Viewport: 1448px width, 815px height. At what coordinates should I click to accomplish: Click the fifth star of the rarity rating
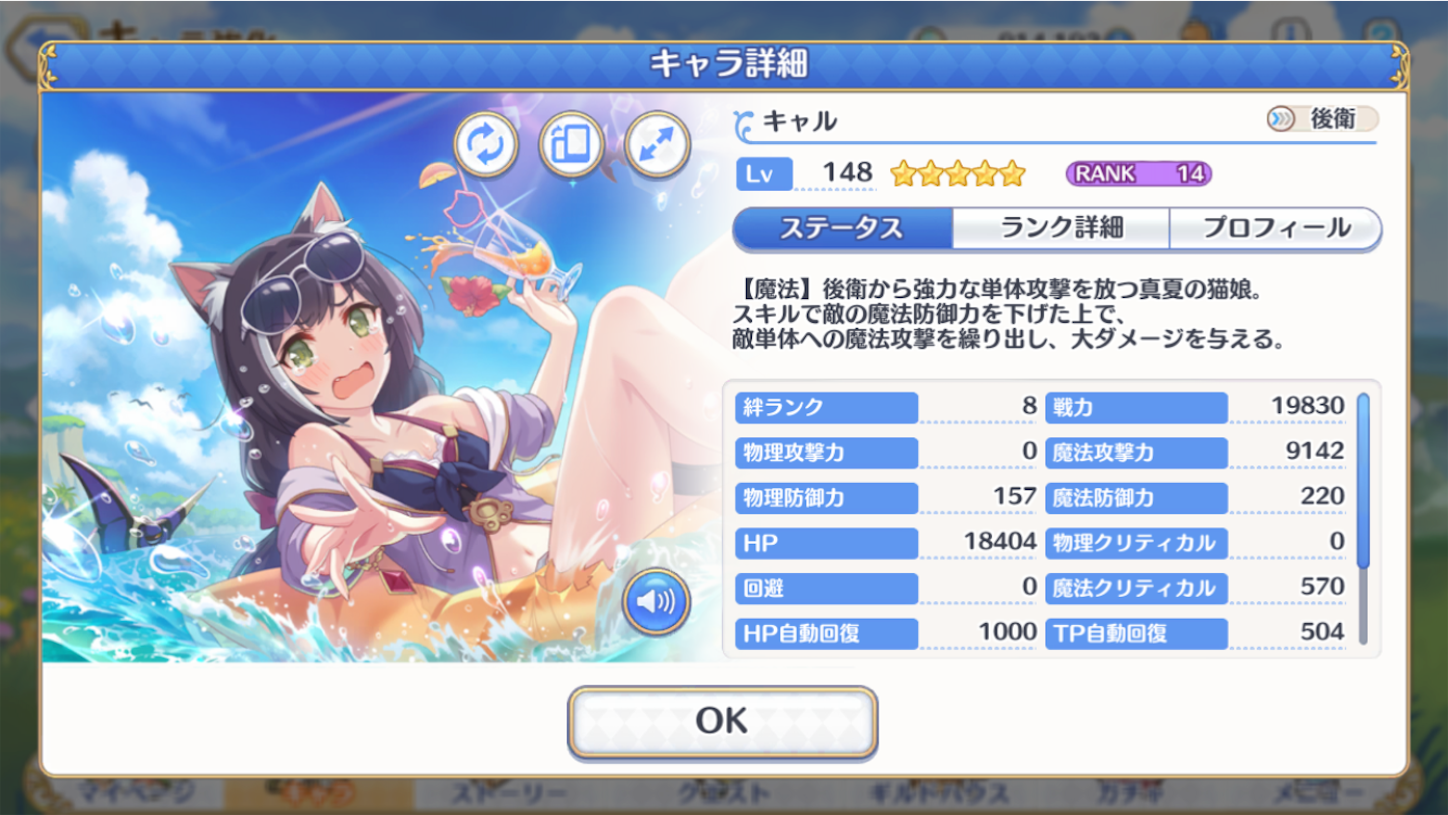(x=1011, y=173)
